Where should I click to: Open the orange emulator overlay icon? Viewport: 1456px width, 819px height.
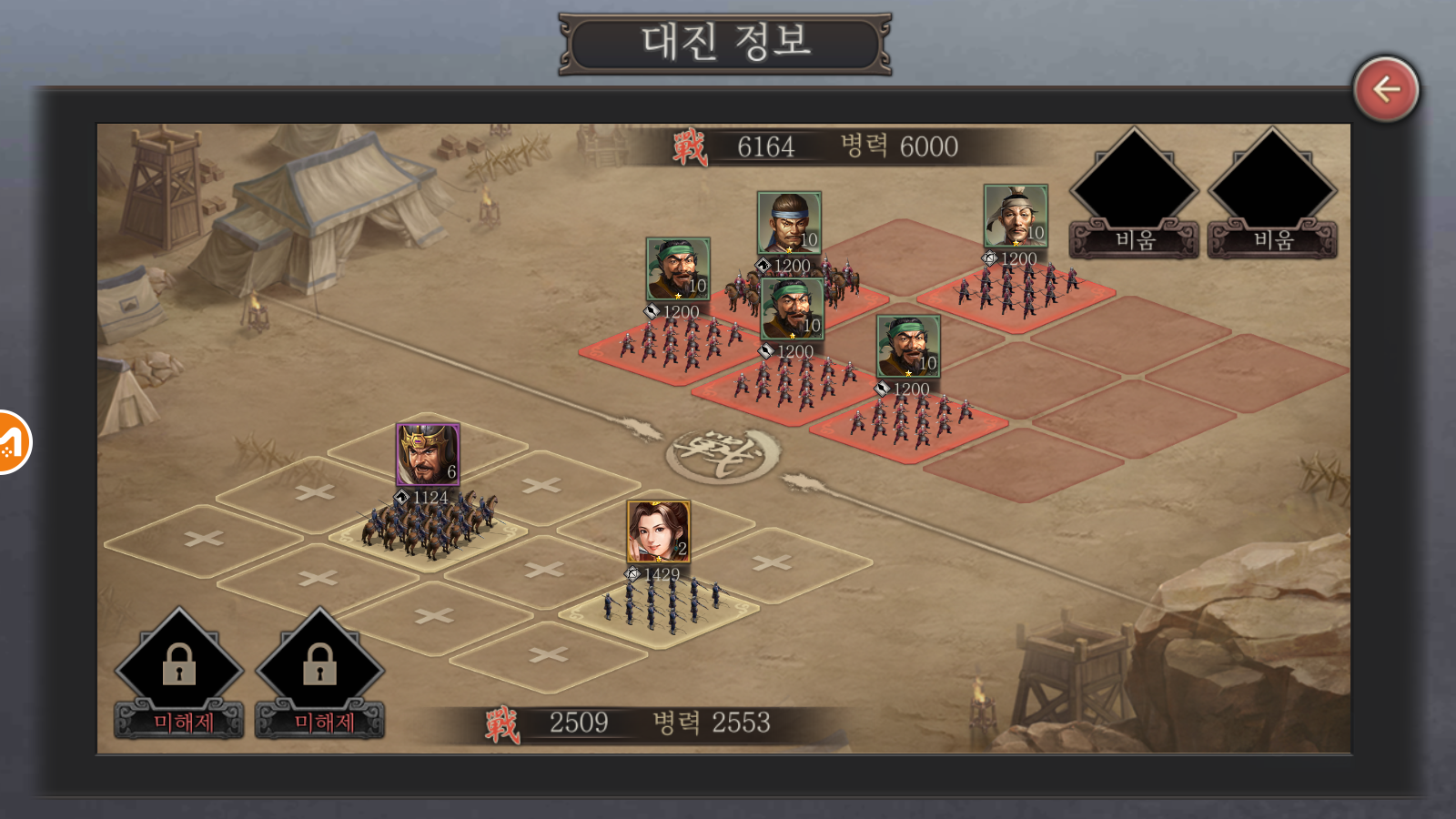11,443
